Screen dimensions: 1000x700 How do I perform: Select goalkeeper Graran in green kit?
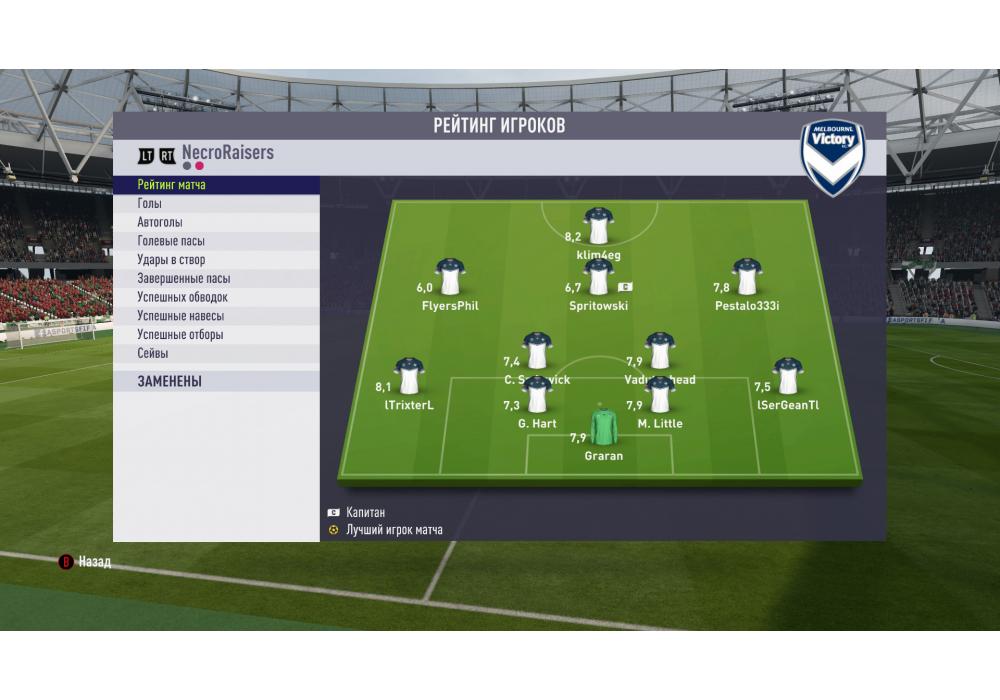pos(604,426)
